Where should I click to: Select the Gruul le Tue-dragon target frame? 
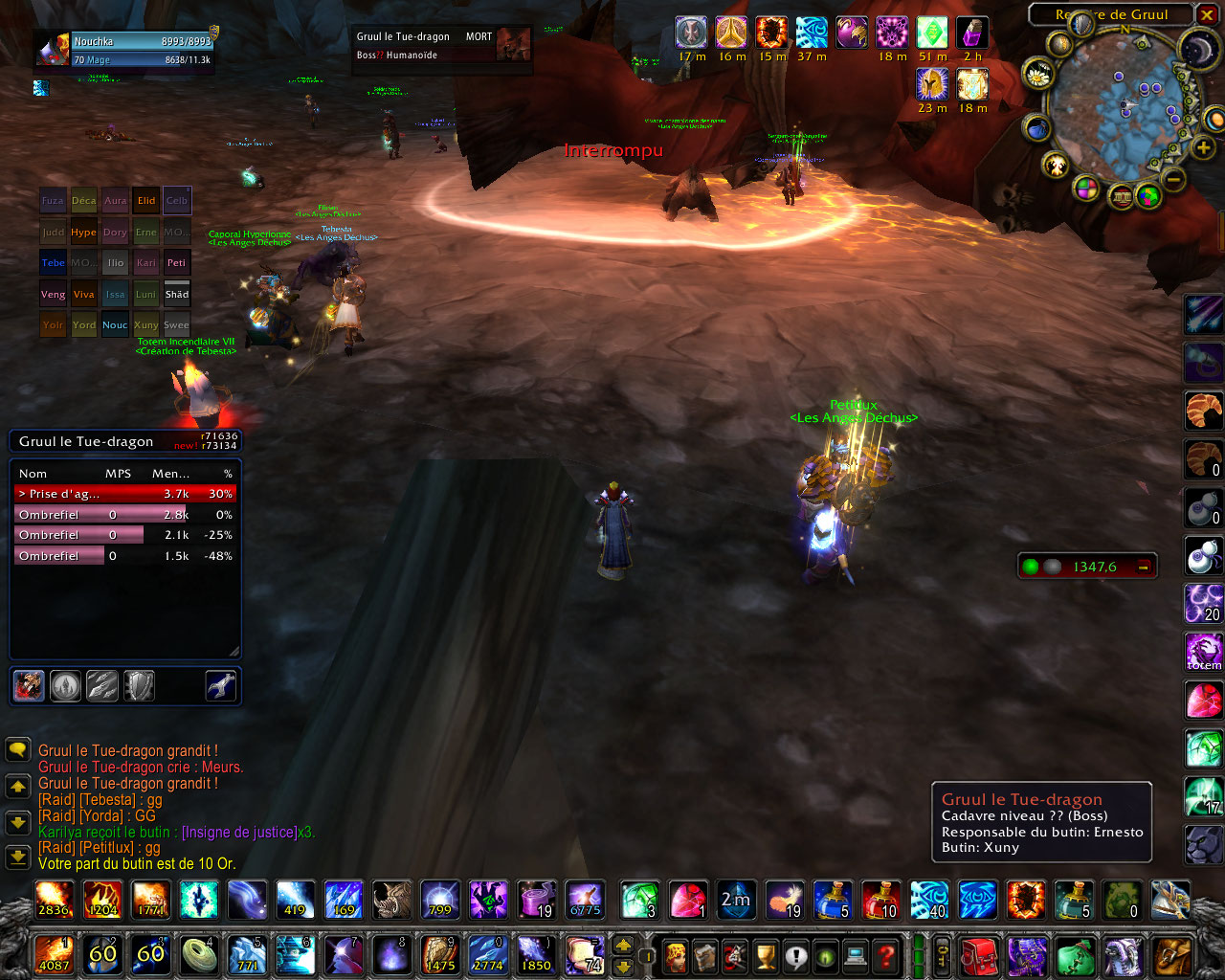point(440,46)
